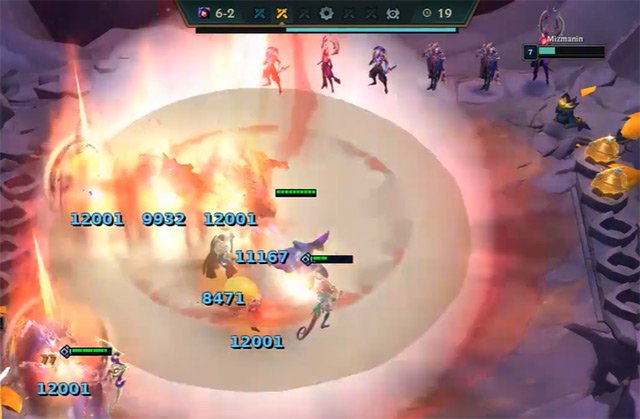This screenshot has width=640, height=419.
Task: Select the gear-shaped carousel round icon
Action: 326,14
